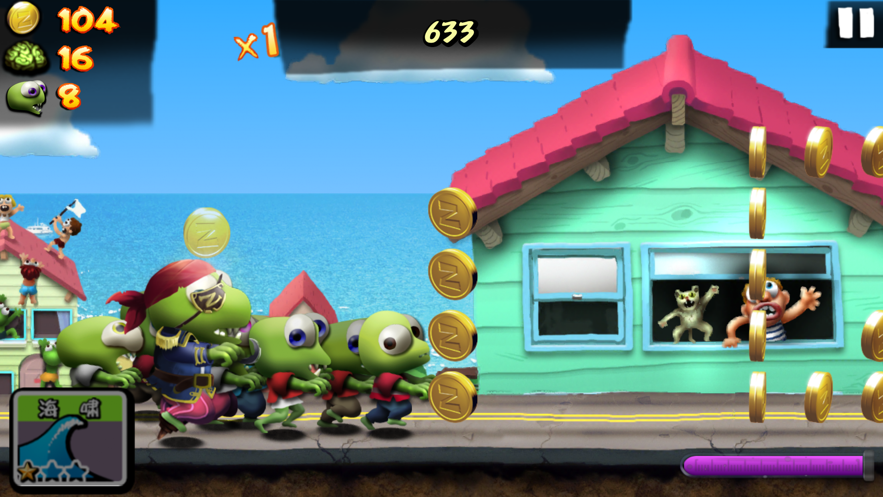
Task: Activate the tsunami wave power-up
Action: tap(70, 439)
